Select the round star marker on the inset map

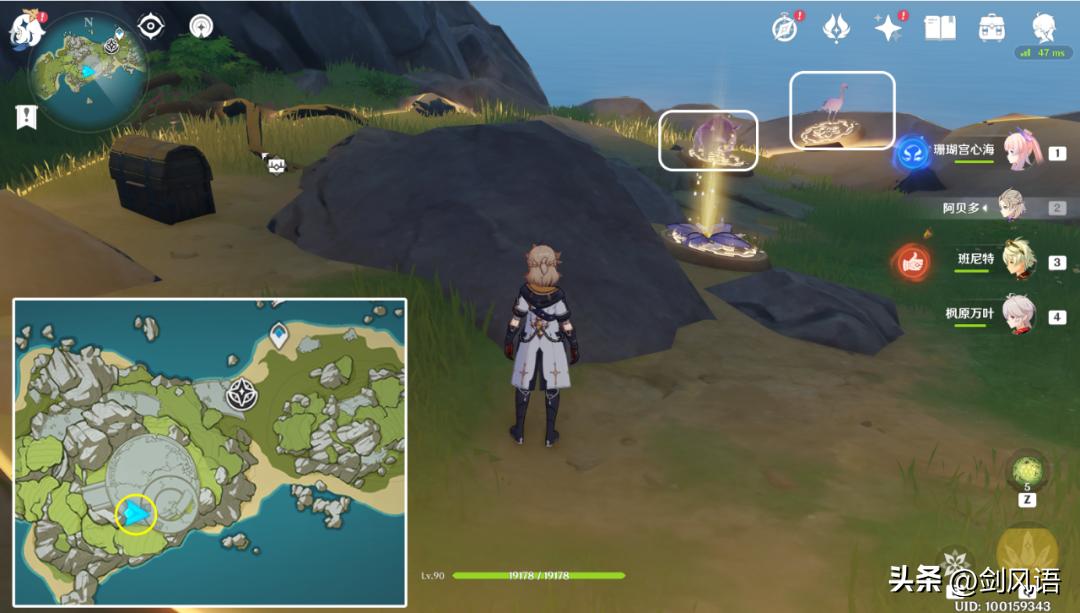242,394
